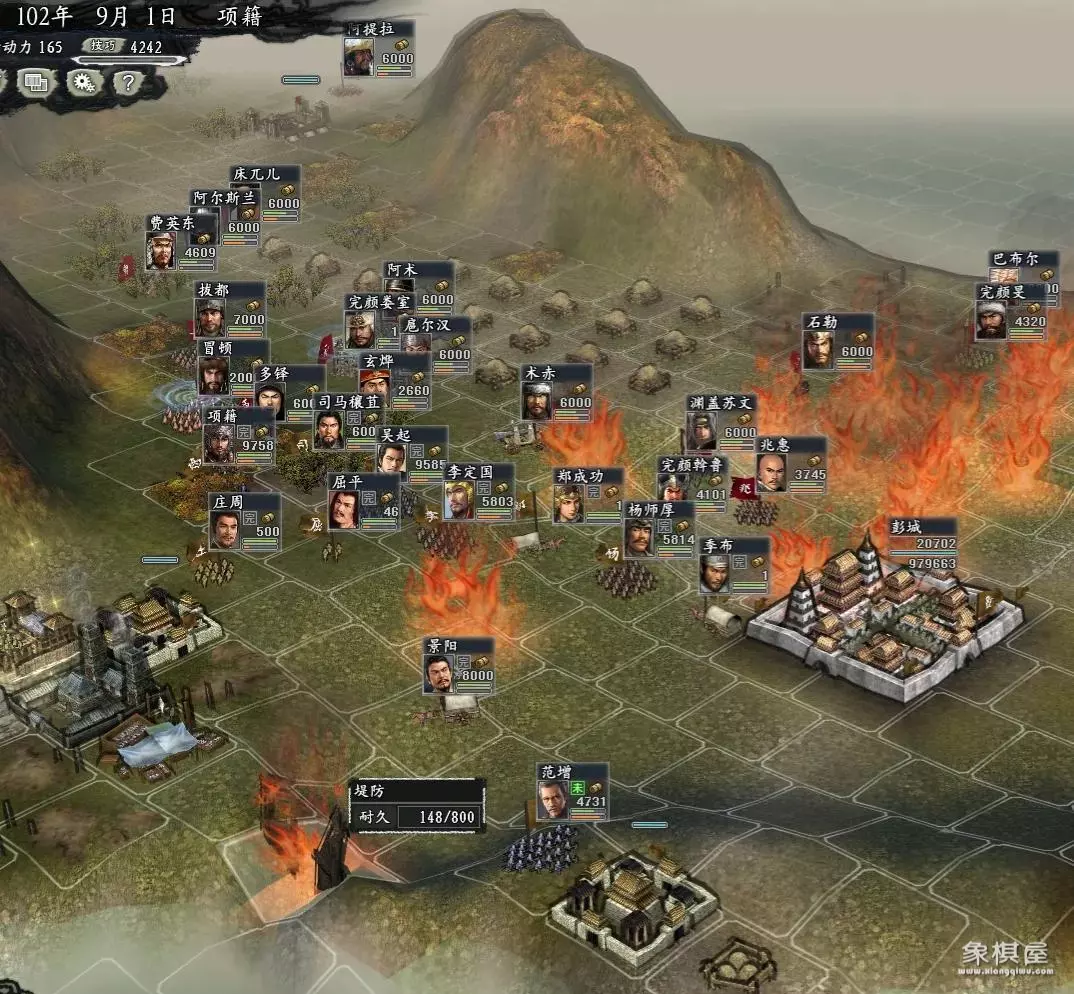This screenshot has width=1074, height=994.
Task: Open the question mark help button
Action: click(128, 83)
